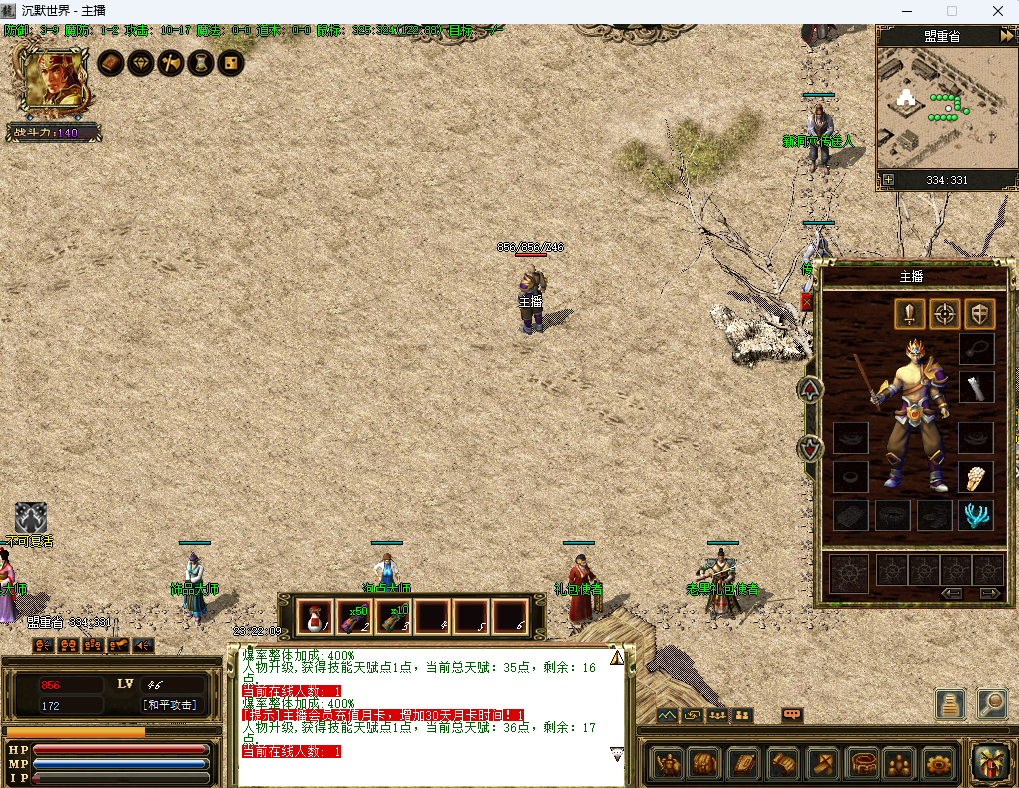Open the gift box reward icon

[x=990, y=762]
